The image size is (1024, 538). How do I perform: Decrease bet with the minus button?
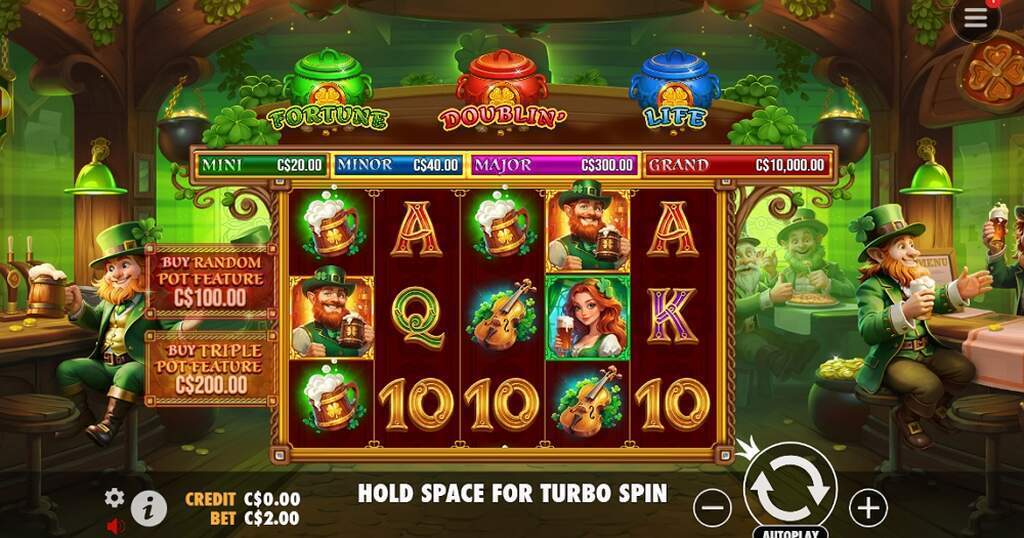coord(712,508)
